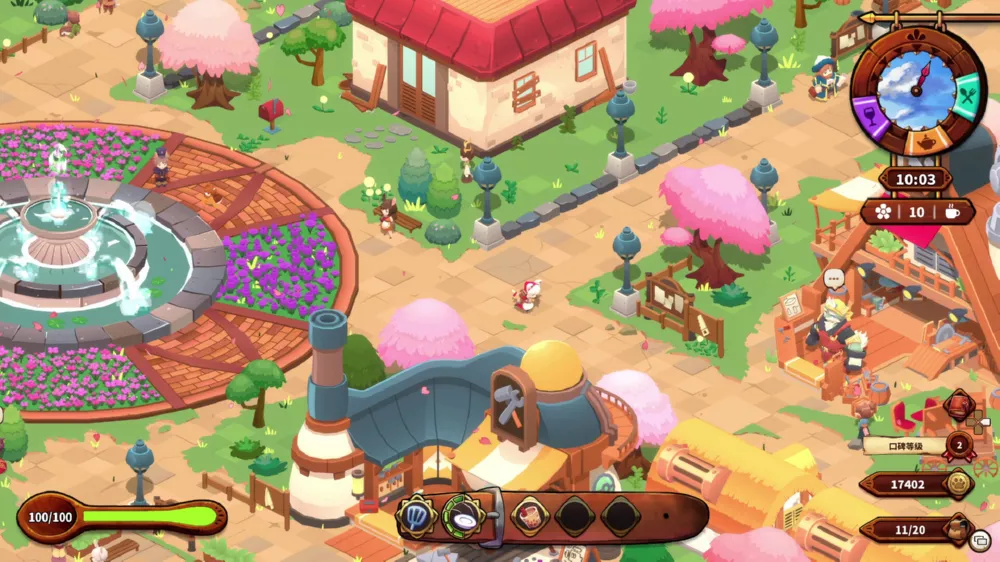Viewport: 1000px width, 562px height.
Task: Open the backpack inventory icon
Action: pos(958,528)
